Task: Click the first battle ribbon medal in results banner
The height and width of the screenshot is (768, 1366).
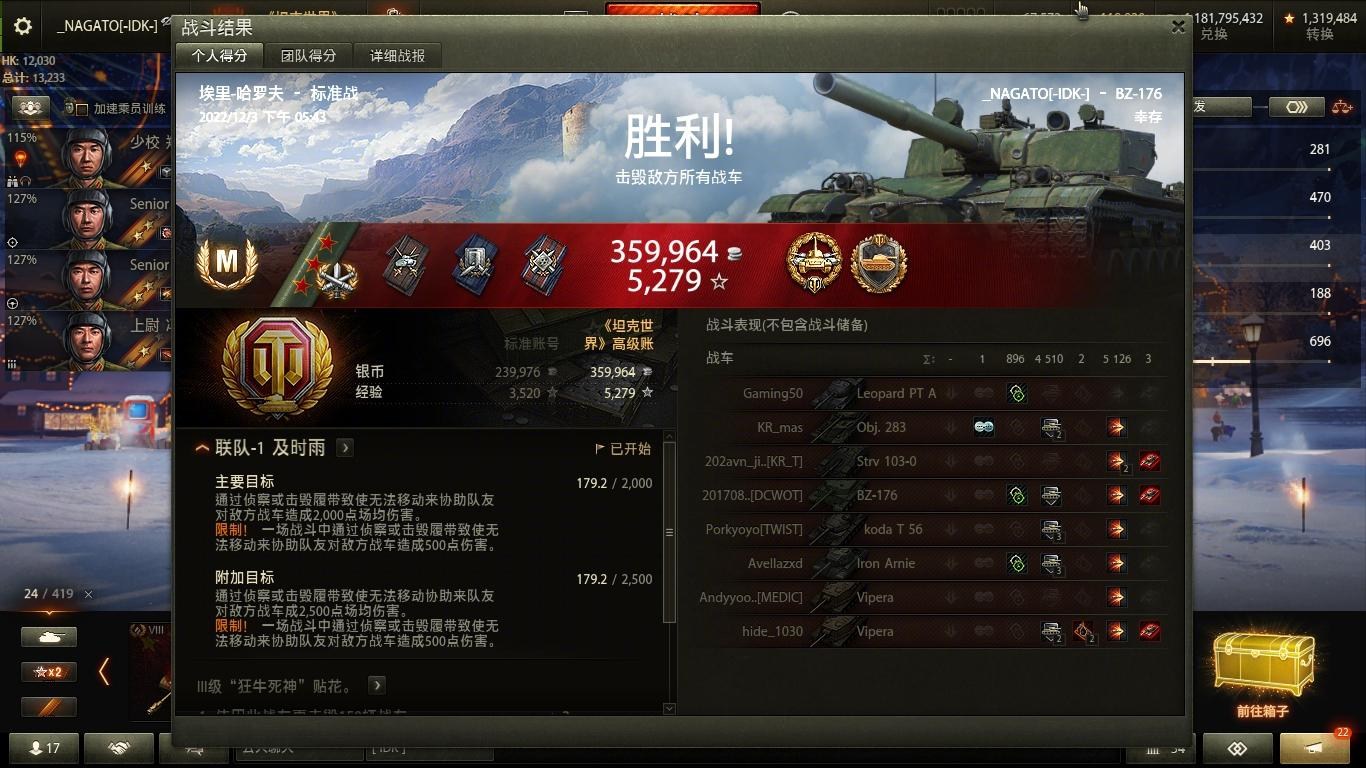Action: pos(405,262)
